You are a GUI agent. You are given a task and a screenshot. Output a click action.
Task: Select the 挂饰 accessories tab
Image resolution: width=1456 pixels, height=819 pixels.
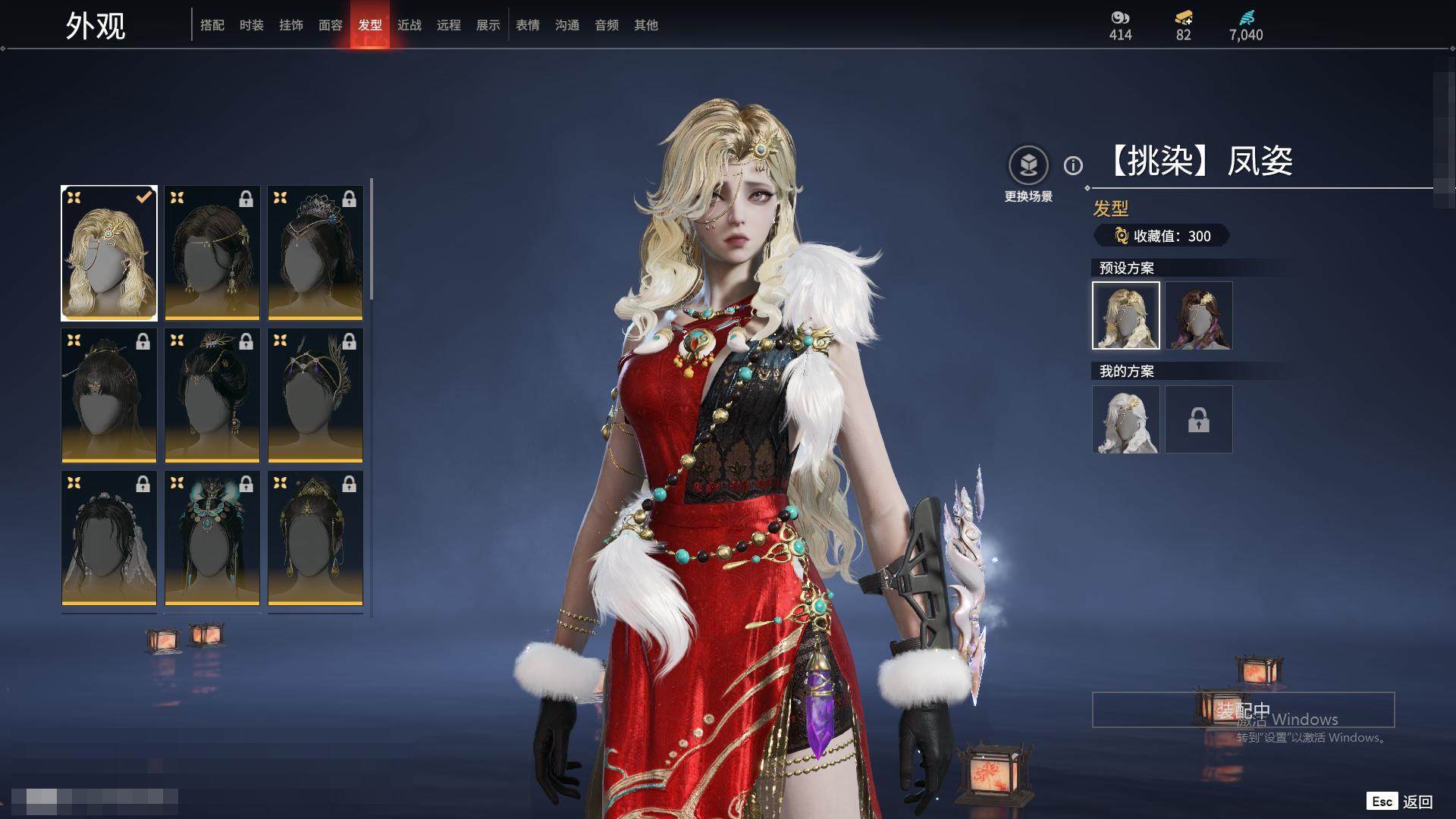tap(291, 25)
